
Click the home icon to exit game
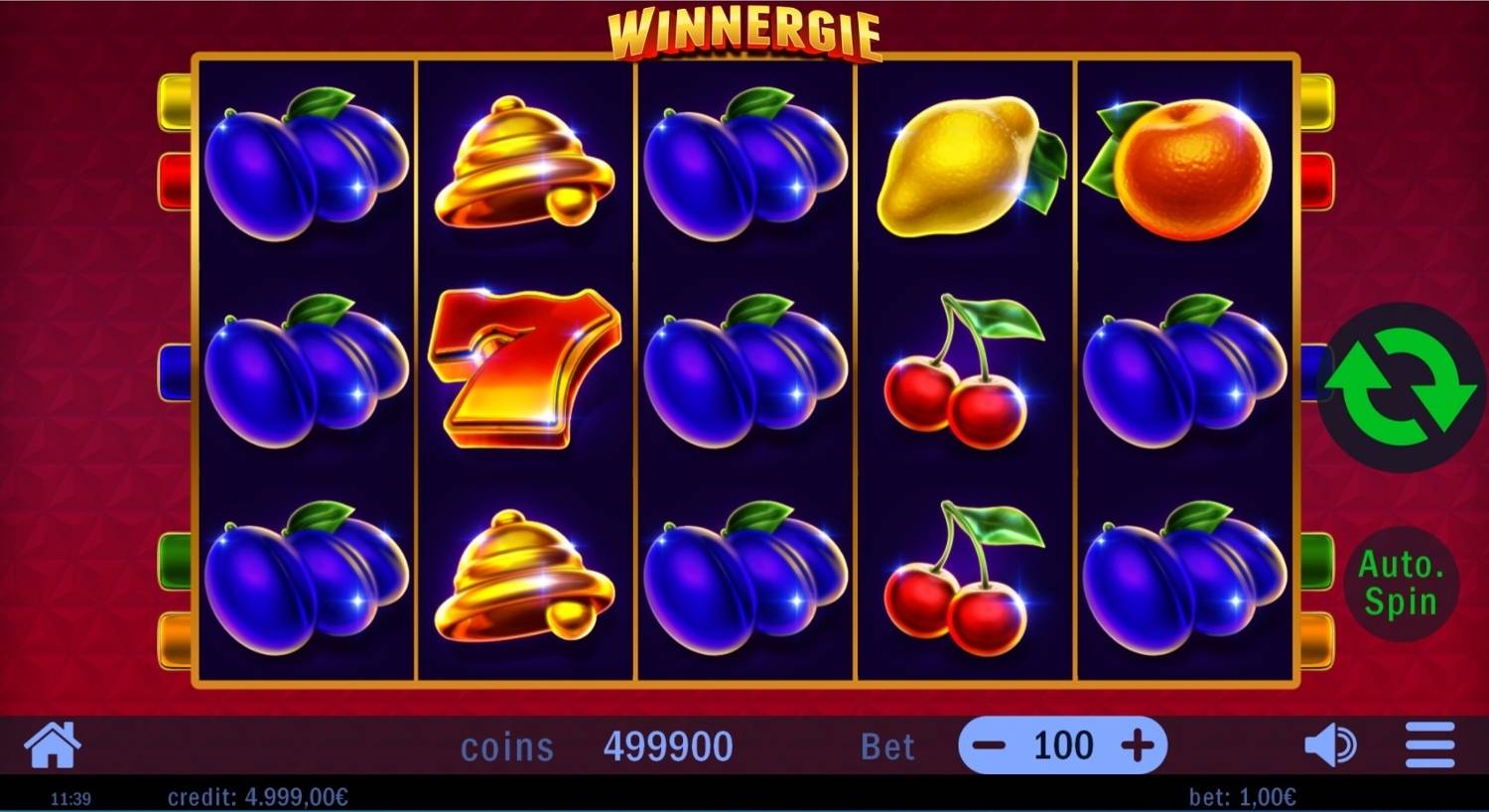coord(52,744)
